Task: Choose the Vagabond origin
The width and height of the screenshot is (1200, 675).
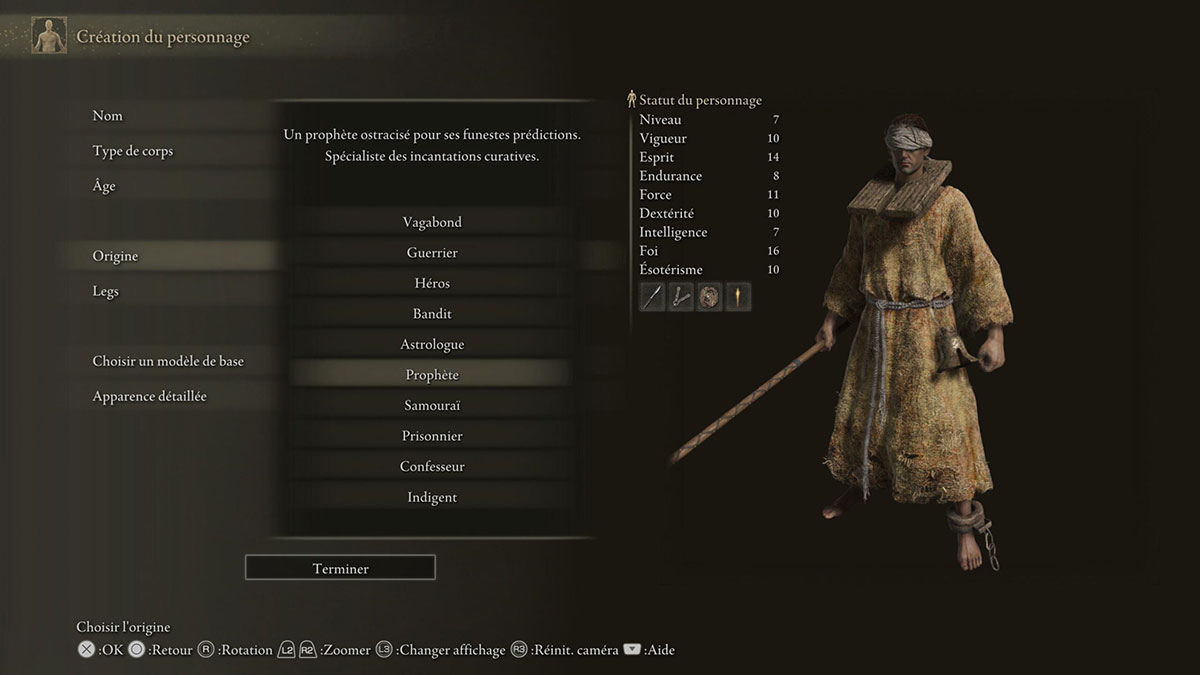Action: [432, 222]
